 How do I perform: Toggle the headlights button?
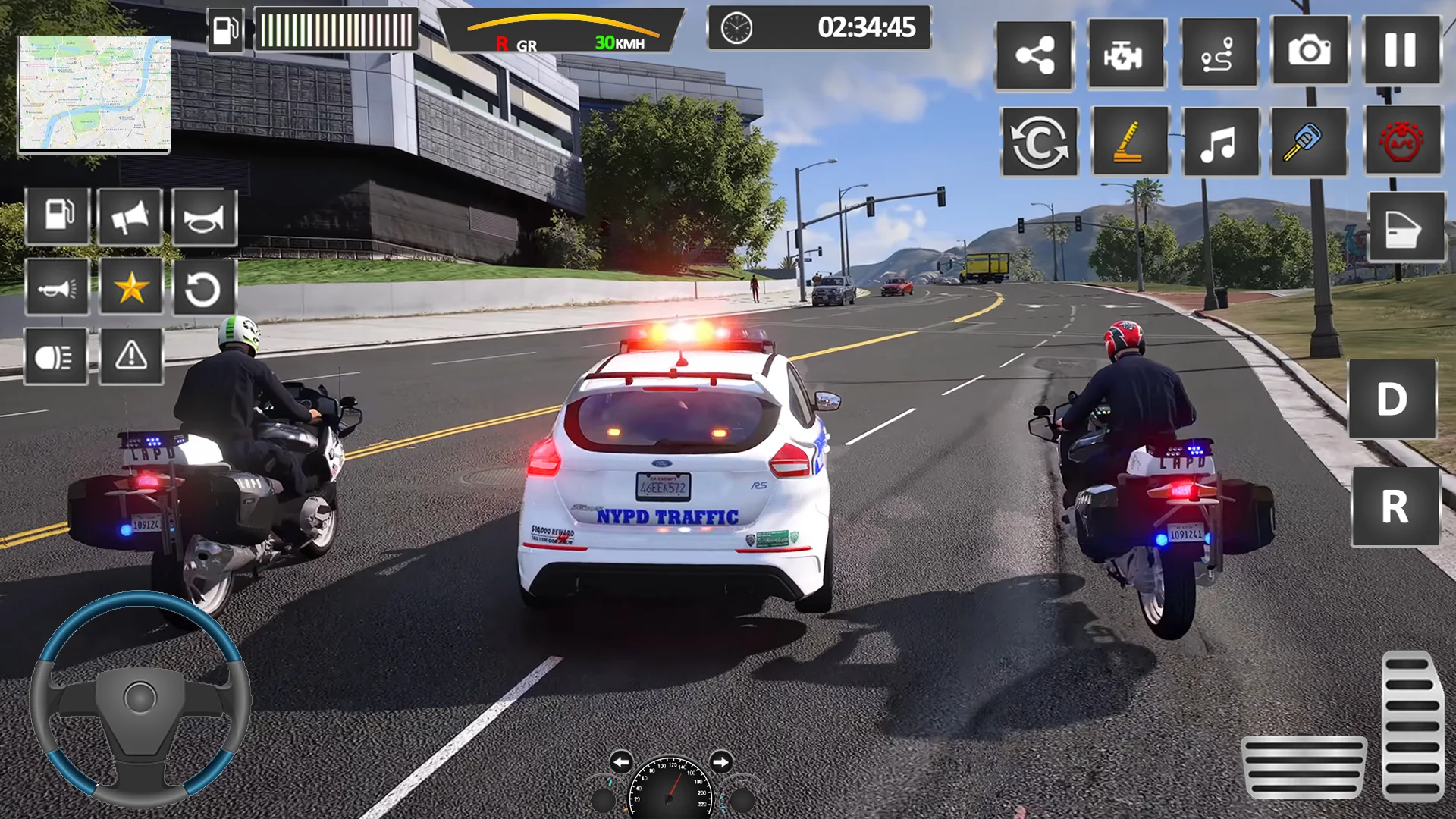click(x=56, y=356)
